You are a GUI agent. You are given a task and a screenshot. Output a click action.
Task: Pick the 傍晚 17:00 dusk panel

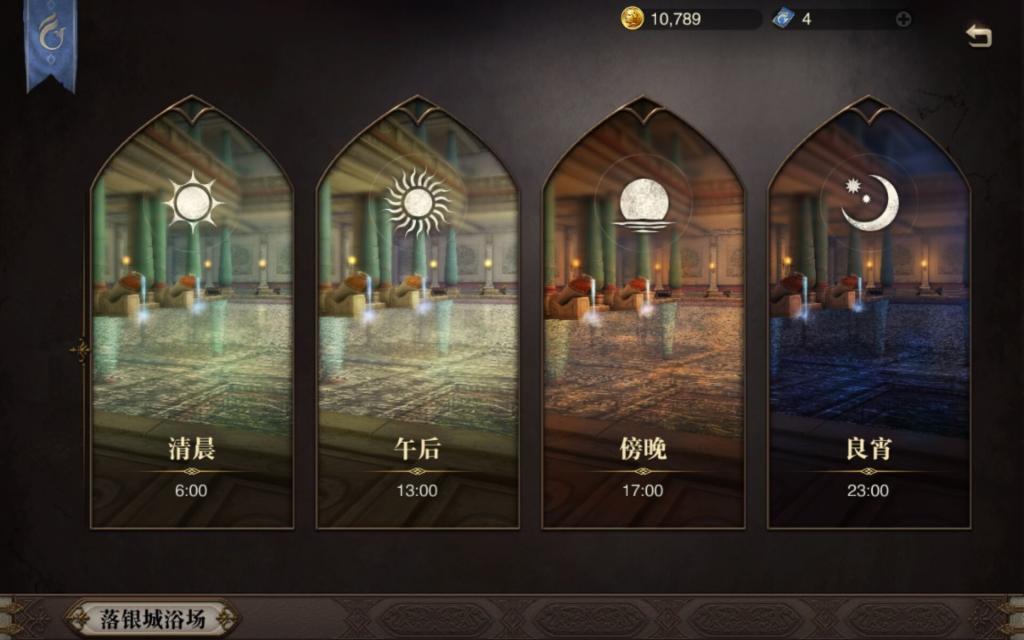643,320
